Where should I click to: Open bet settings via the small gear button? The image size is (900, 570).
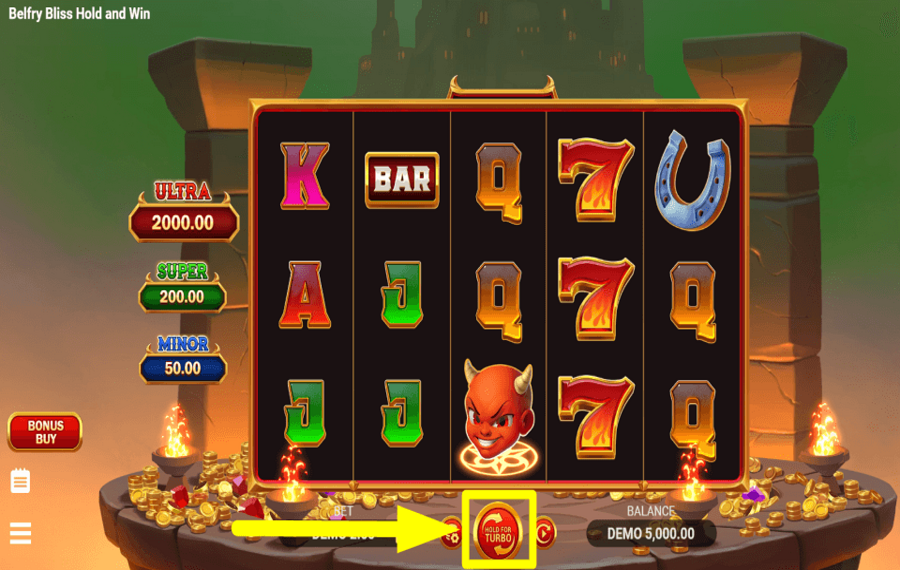pos(452,534)
